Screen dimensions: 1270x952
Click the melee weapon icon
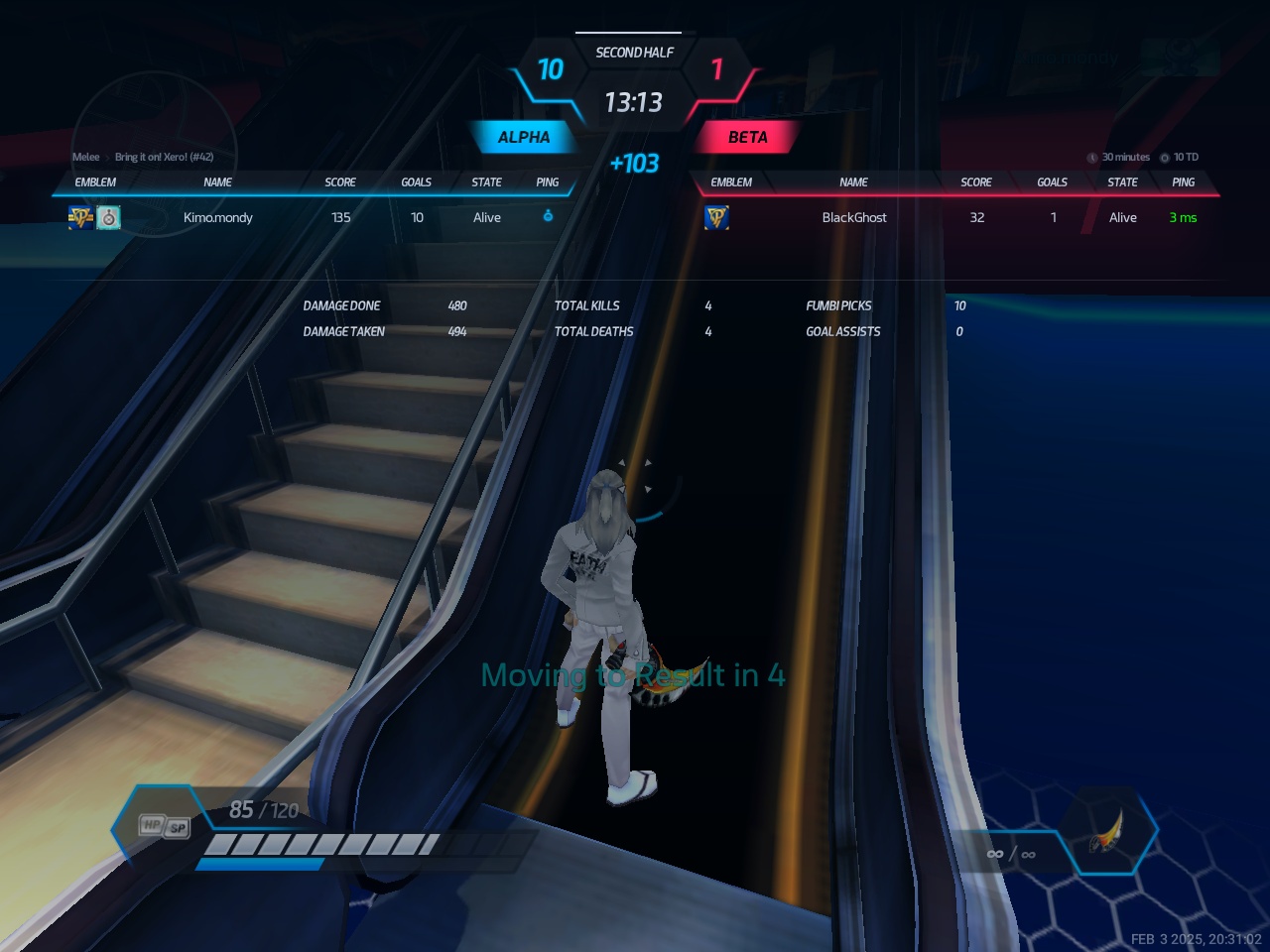[x=1107, y=833]
